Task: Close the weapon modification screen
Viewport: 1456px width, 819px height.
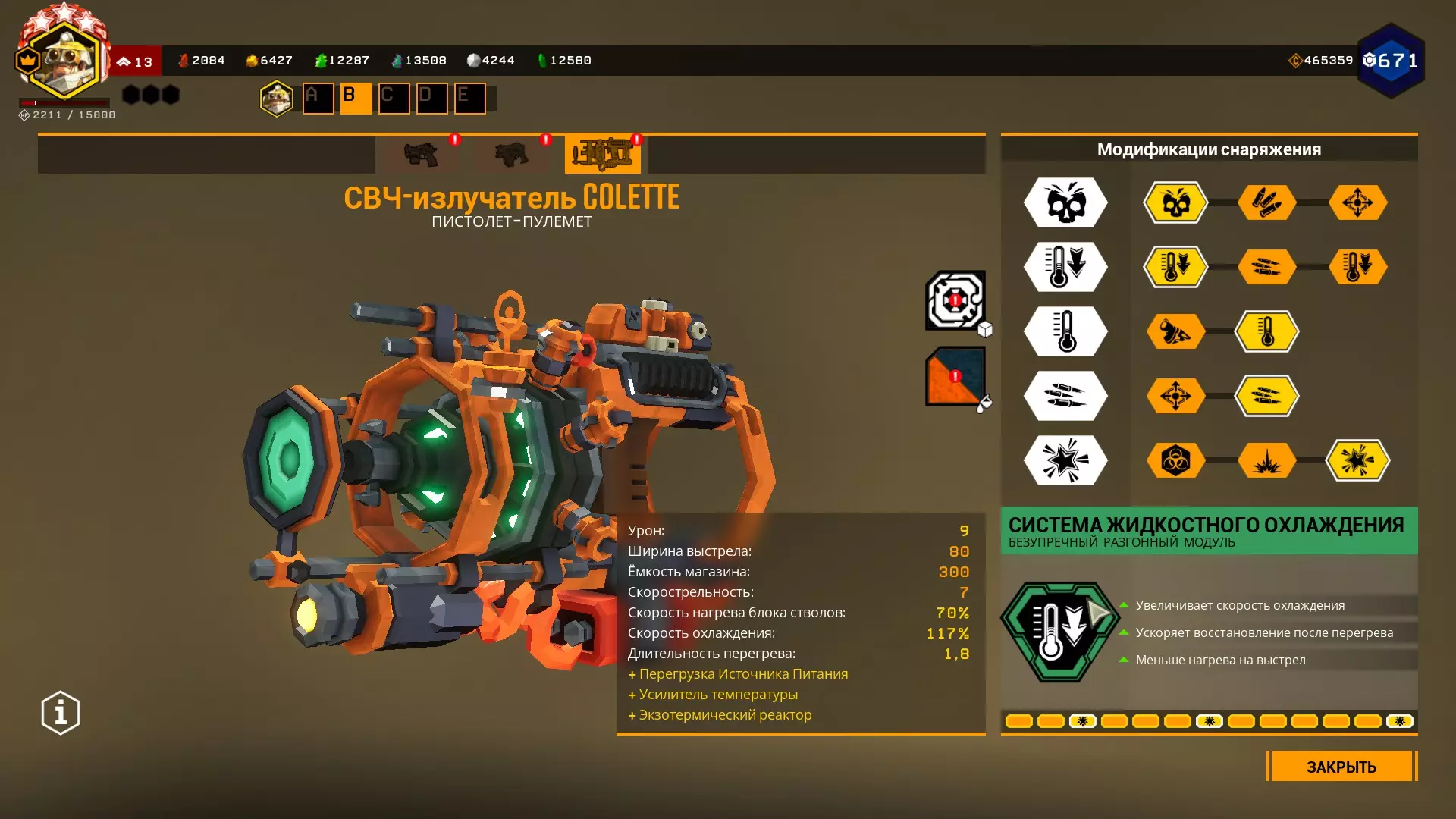Action: coord(1341,766)
